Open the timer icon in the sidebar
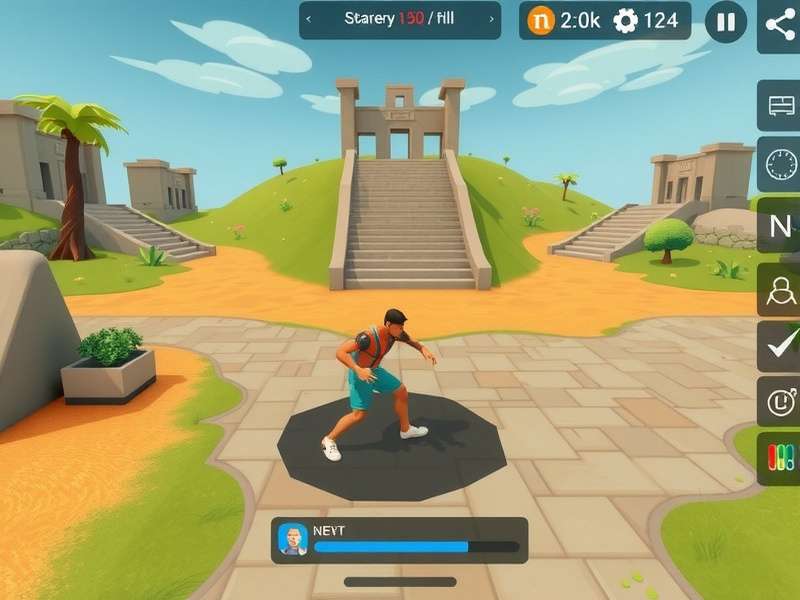800x600 pixels. pos(779,402)
